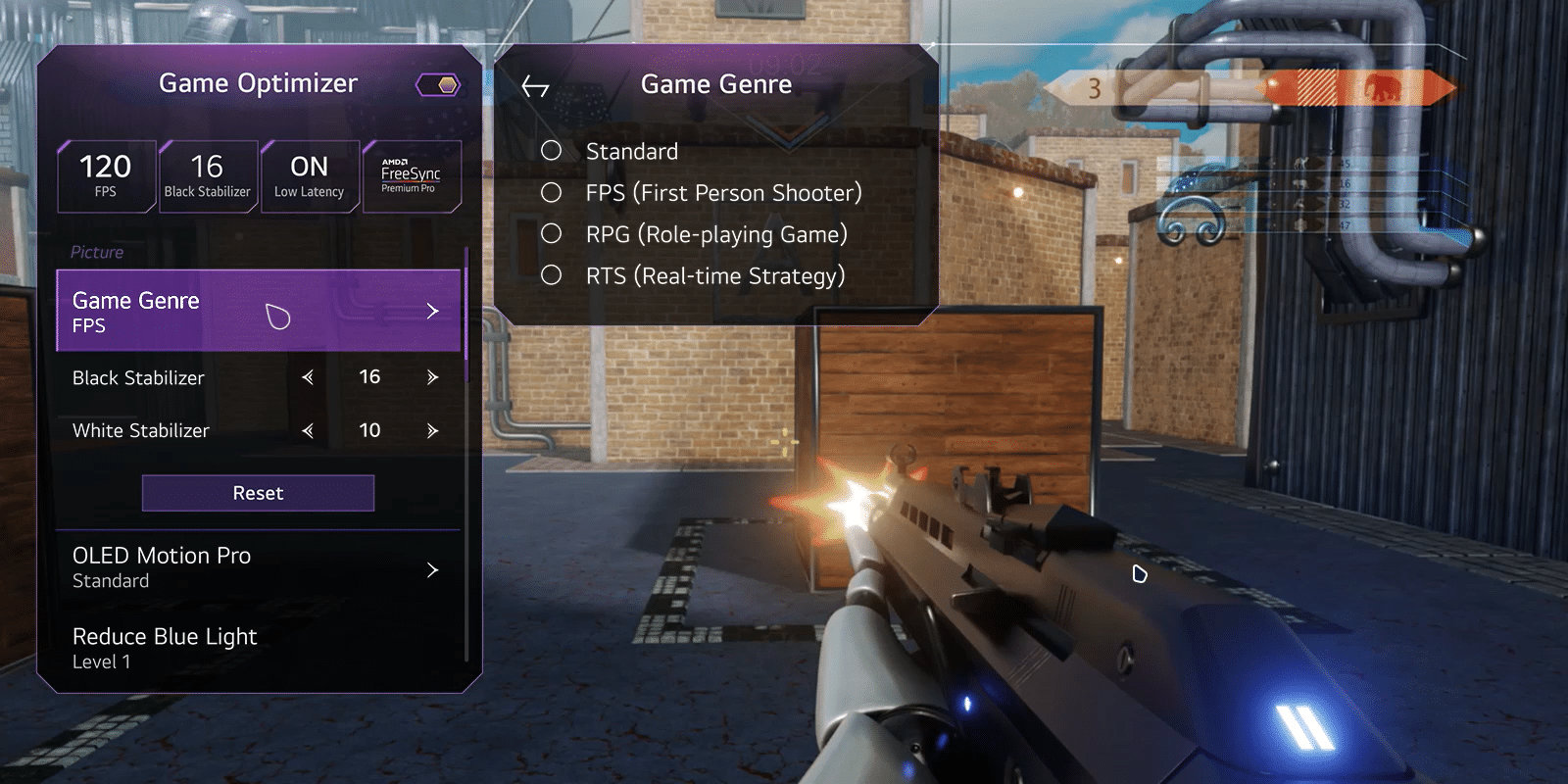
Task: Click the Reset button
Action: pos(258,493)
